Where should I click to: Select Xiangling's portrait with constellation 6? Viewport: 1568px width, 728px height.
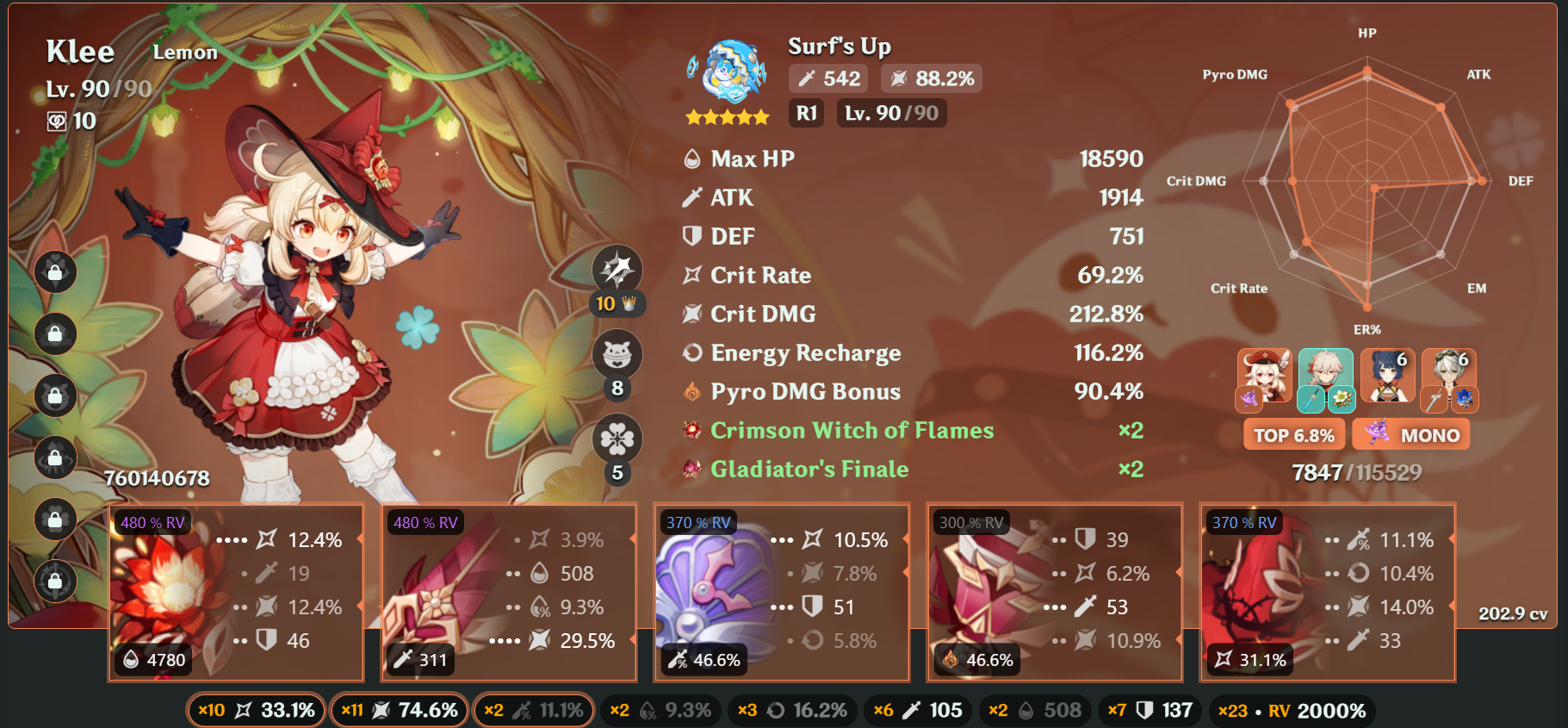(1386, 376)
